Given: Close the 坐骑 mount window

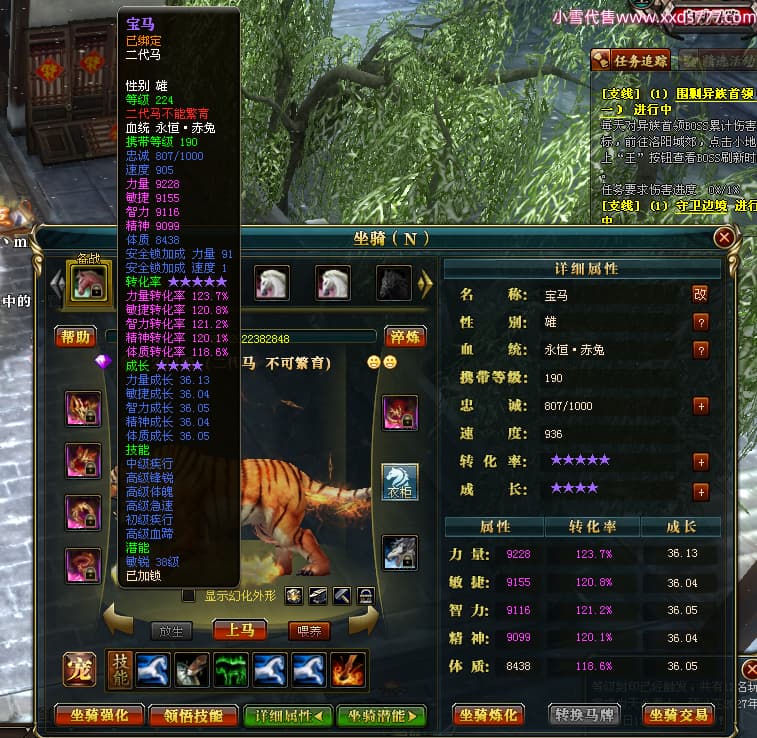Looking at the screenshot, I should (x=725, y=238).
